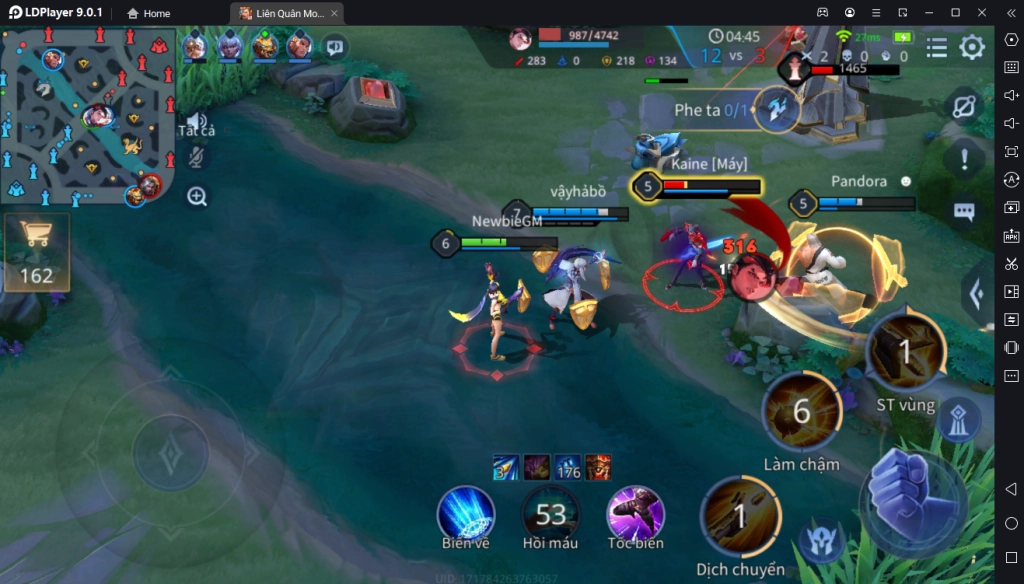The width and height of the screenshot is (1024, 584).
Task: Zoom the minimap with the magnifier
Action: click(197, 197)
